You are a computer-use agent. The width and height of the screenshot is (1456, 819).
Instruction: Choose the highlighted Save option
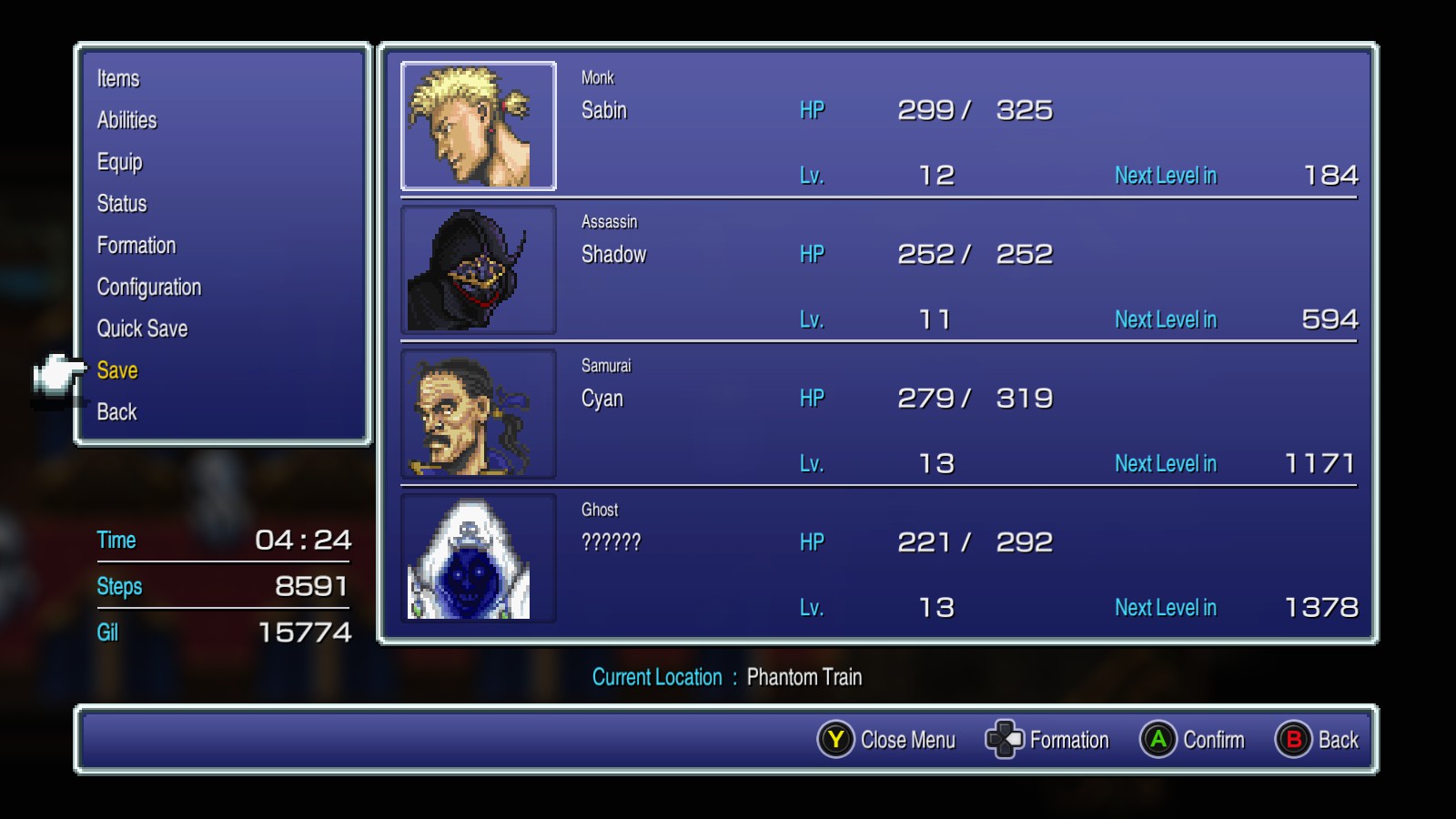click(117, 370)
